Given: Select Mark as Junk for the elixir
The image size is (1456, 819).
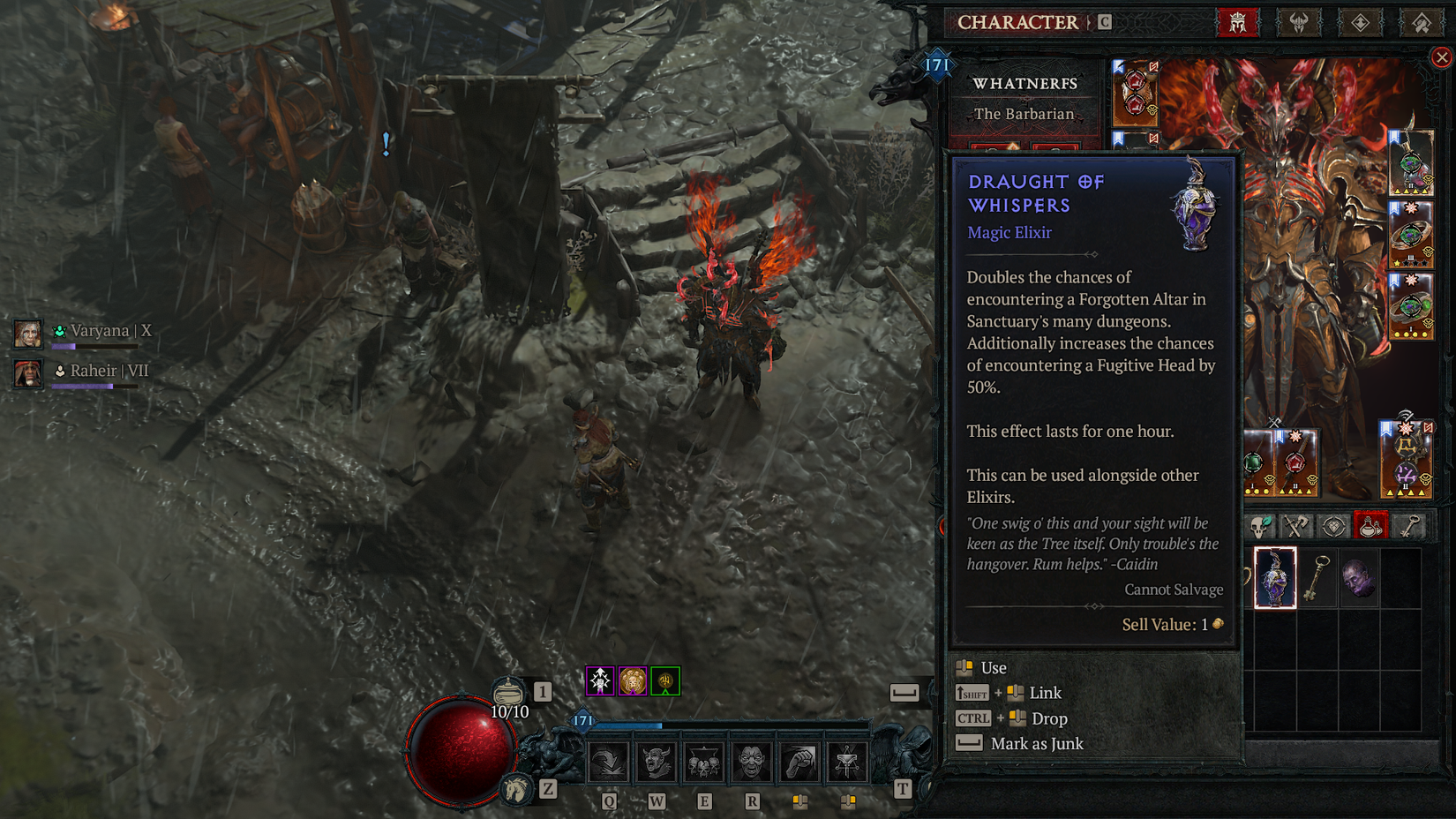Looking at the screenshot, I should point(1038,744).
